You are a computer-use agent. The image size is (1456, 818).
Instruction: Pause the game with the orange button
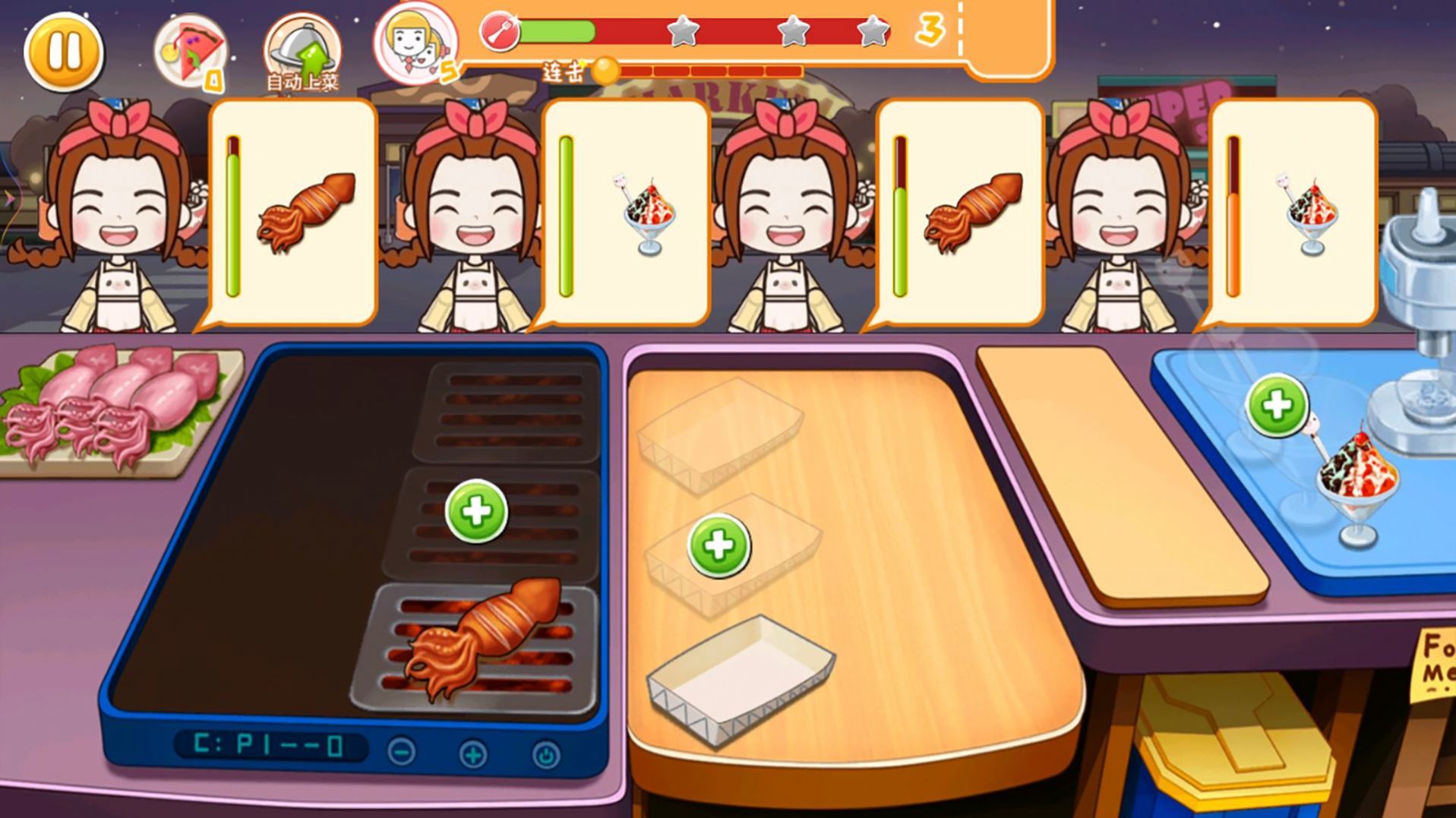pyautogui.click(x=63, y=52)
